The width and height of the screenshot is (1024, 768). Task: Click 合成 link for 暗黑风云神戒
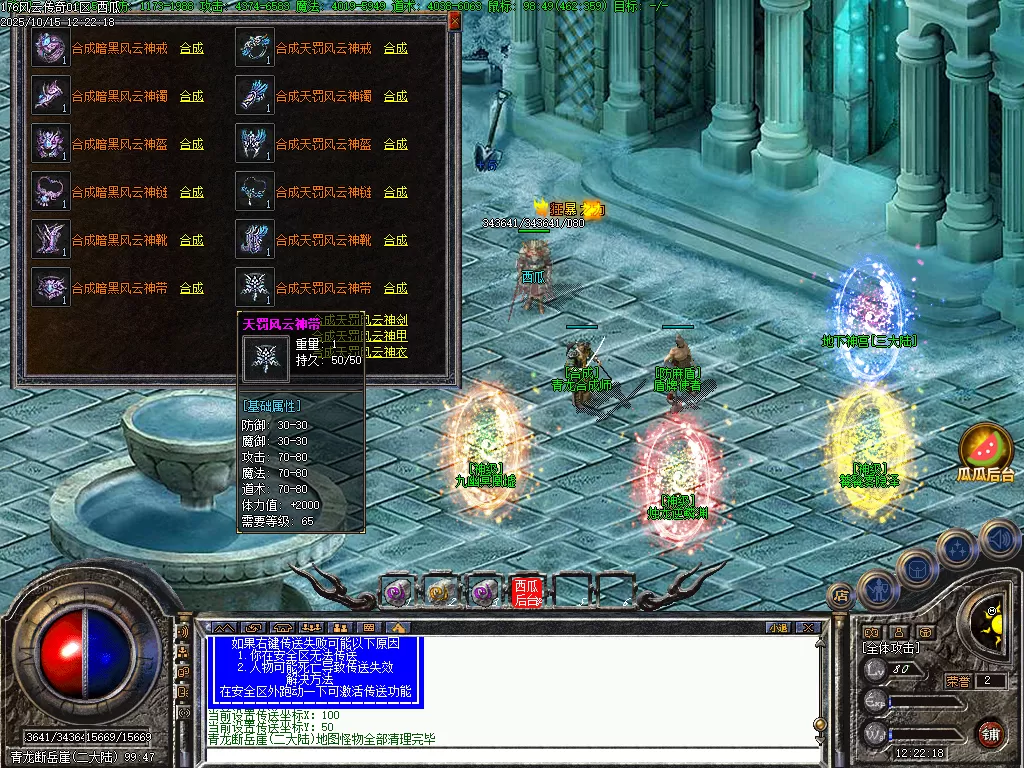pos(191,48)
